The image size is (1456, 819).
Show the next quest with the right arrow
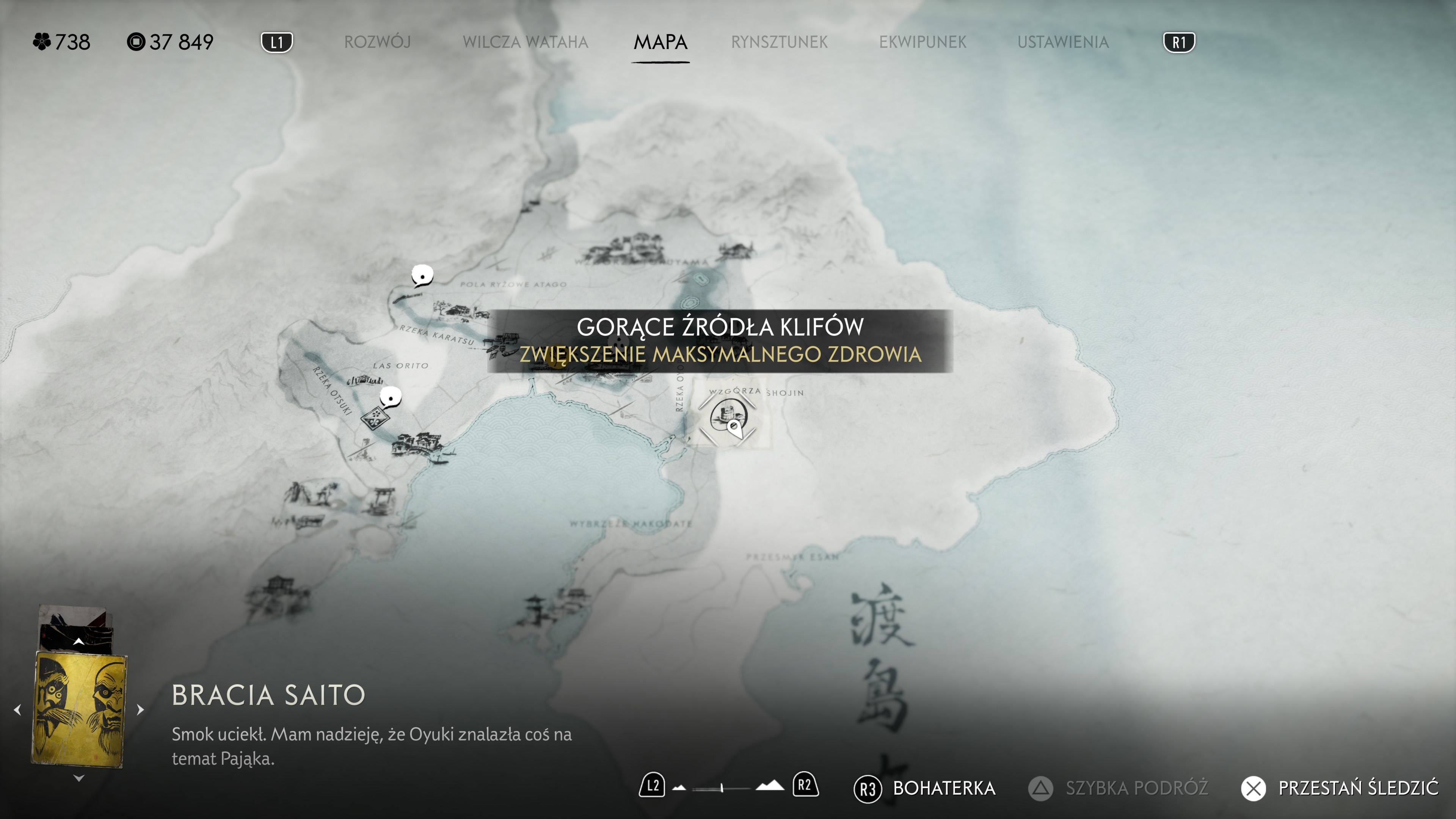141,709
